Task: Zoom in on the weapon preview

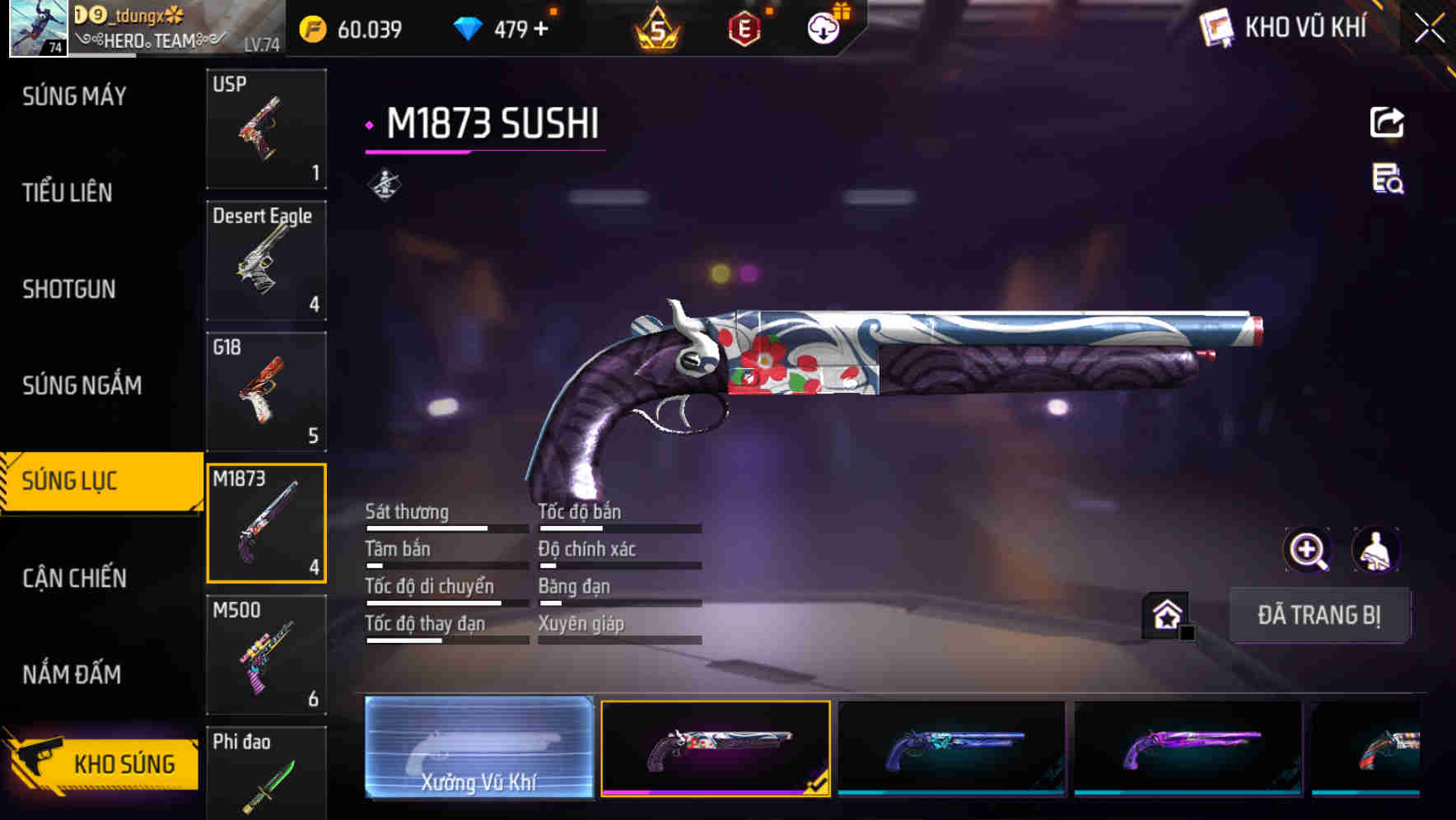Action: pos(1309,550)
